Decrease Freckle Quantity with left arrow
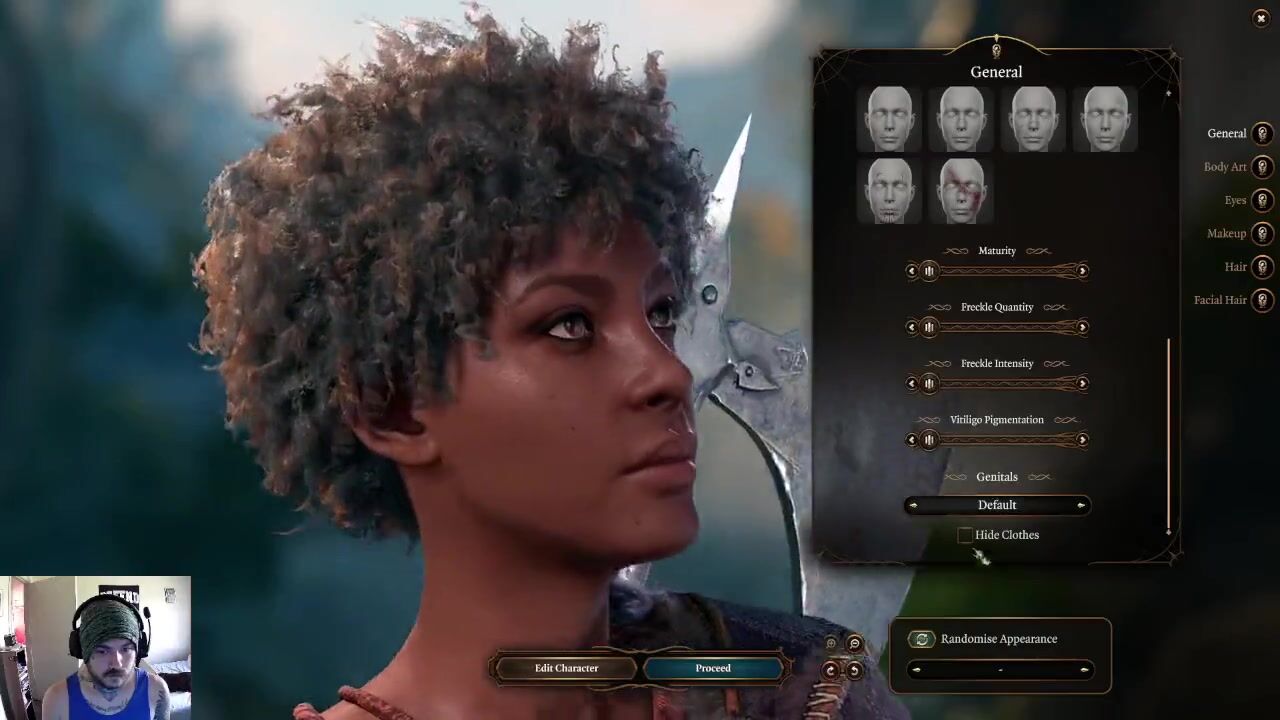1280x720 pixels. point(911,327)
